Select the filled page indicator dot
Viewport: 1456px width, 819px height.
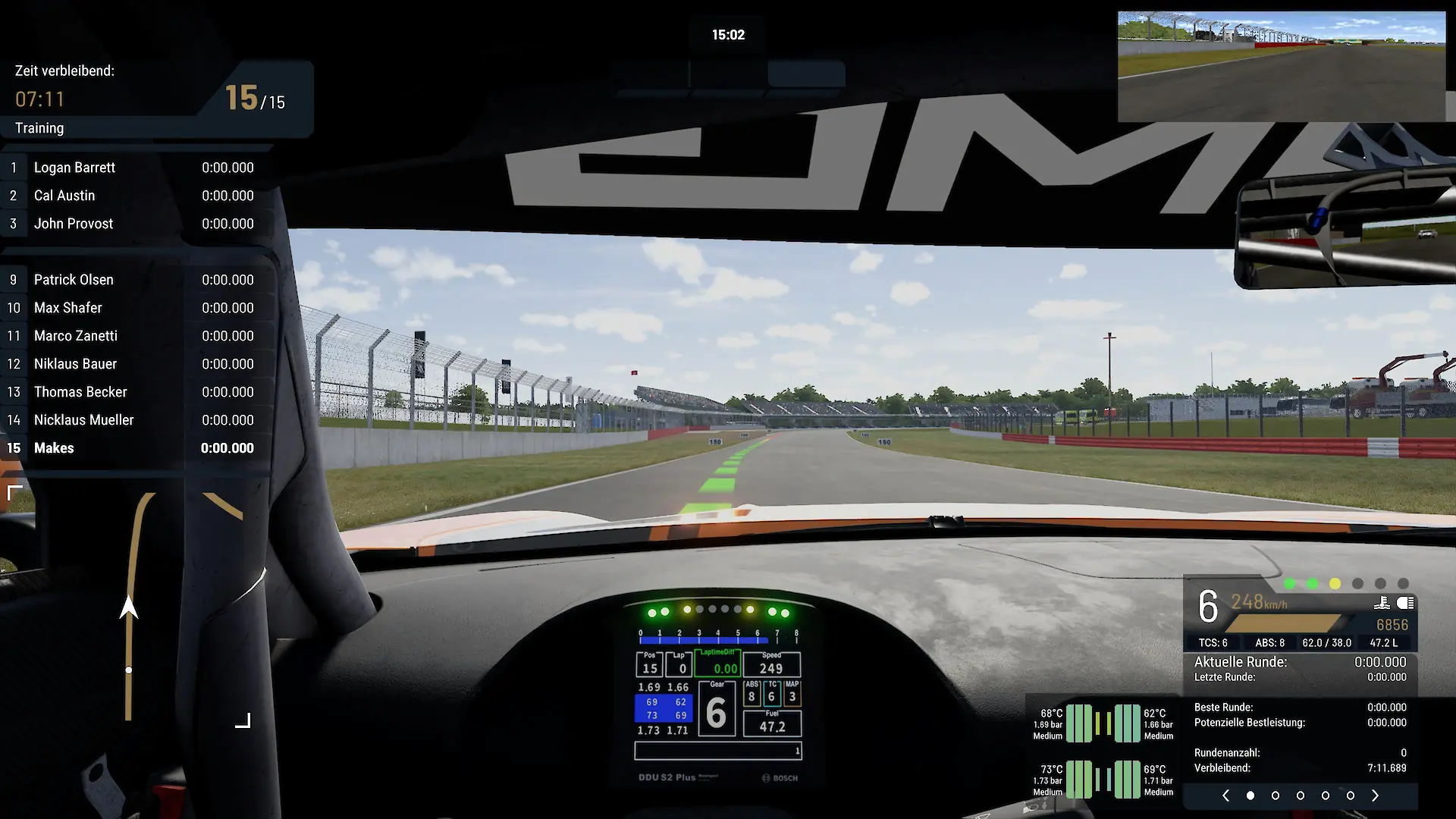[x=1250, y=795]
